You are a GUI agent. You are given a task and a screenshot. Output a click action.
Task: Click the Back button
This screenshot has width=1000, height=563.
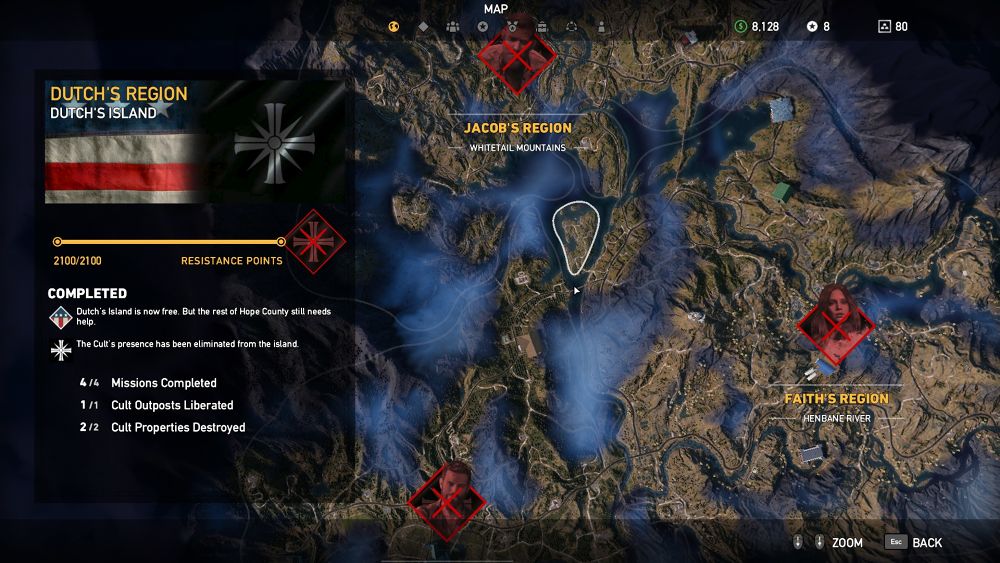[x=914, y=542]
